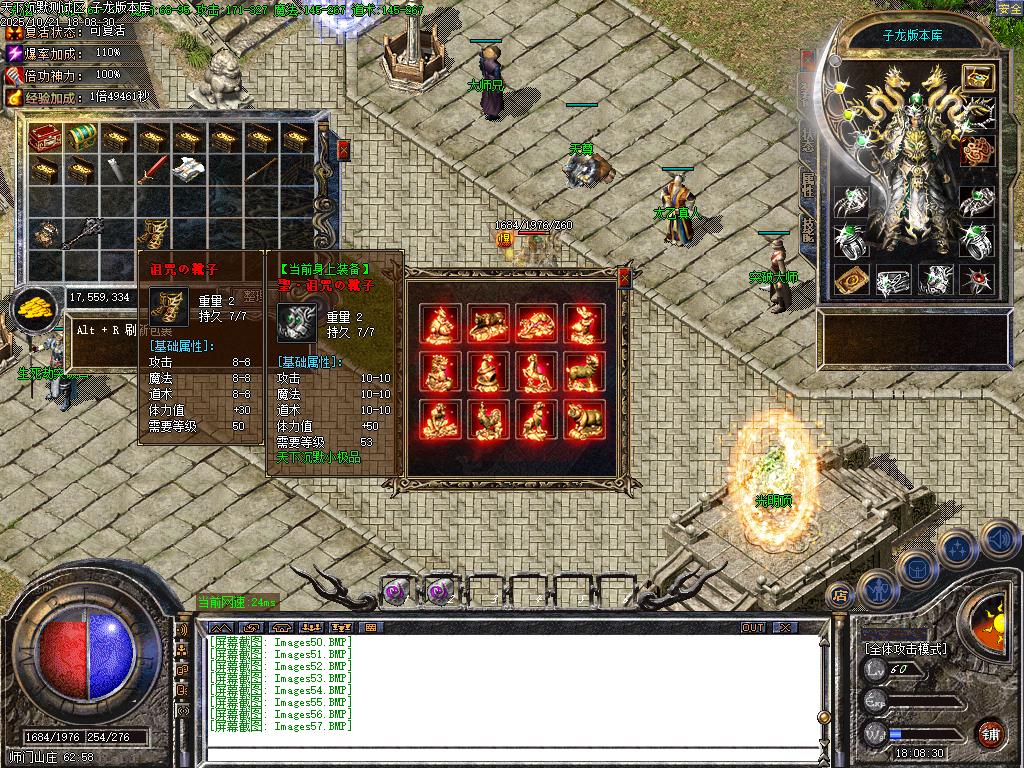Select the red chest in the bag
This screenshot has width=1024, height=768.
(46, 137)
